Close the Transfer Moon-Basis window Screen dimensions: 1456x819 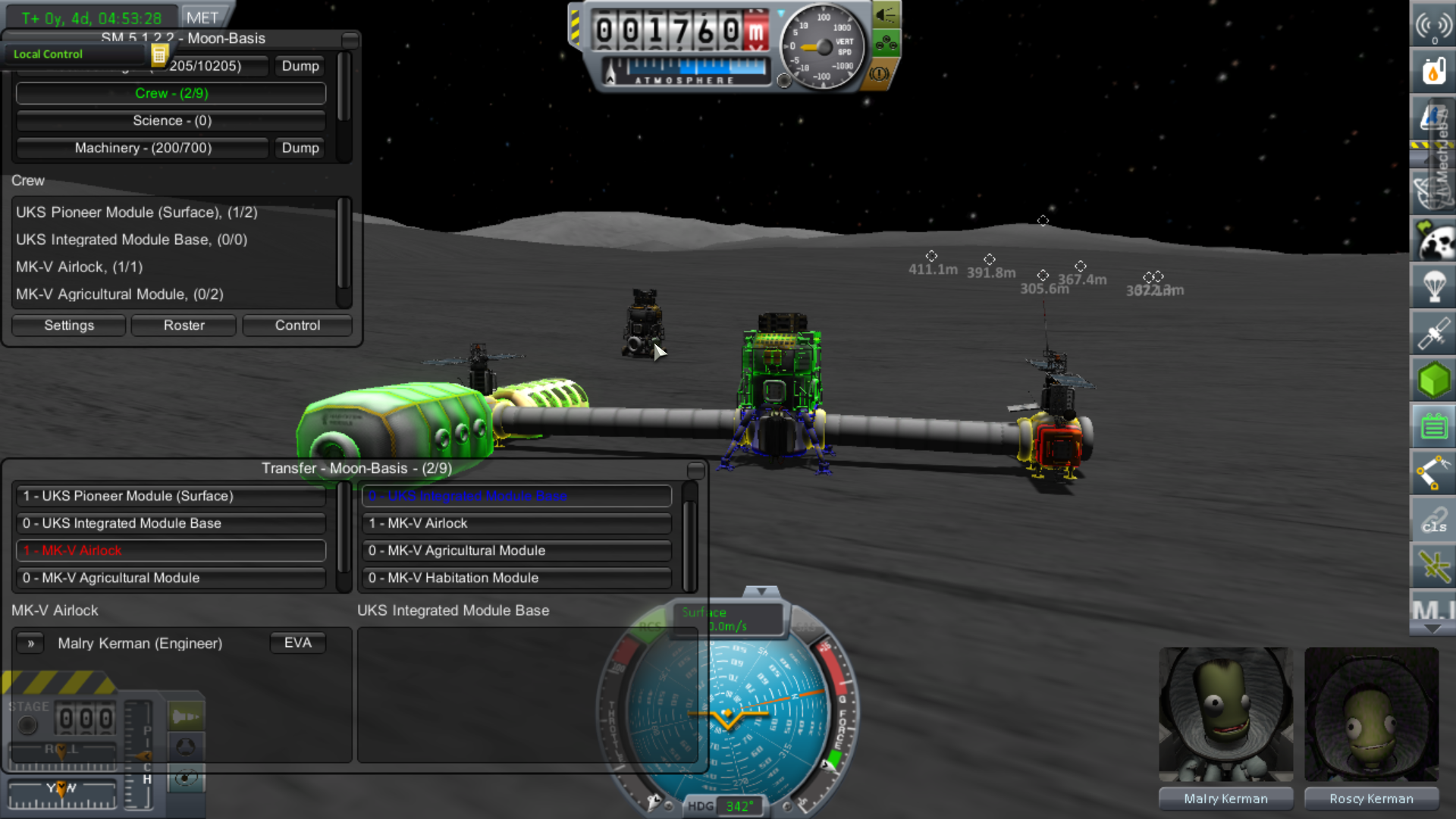(695, 470)
